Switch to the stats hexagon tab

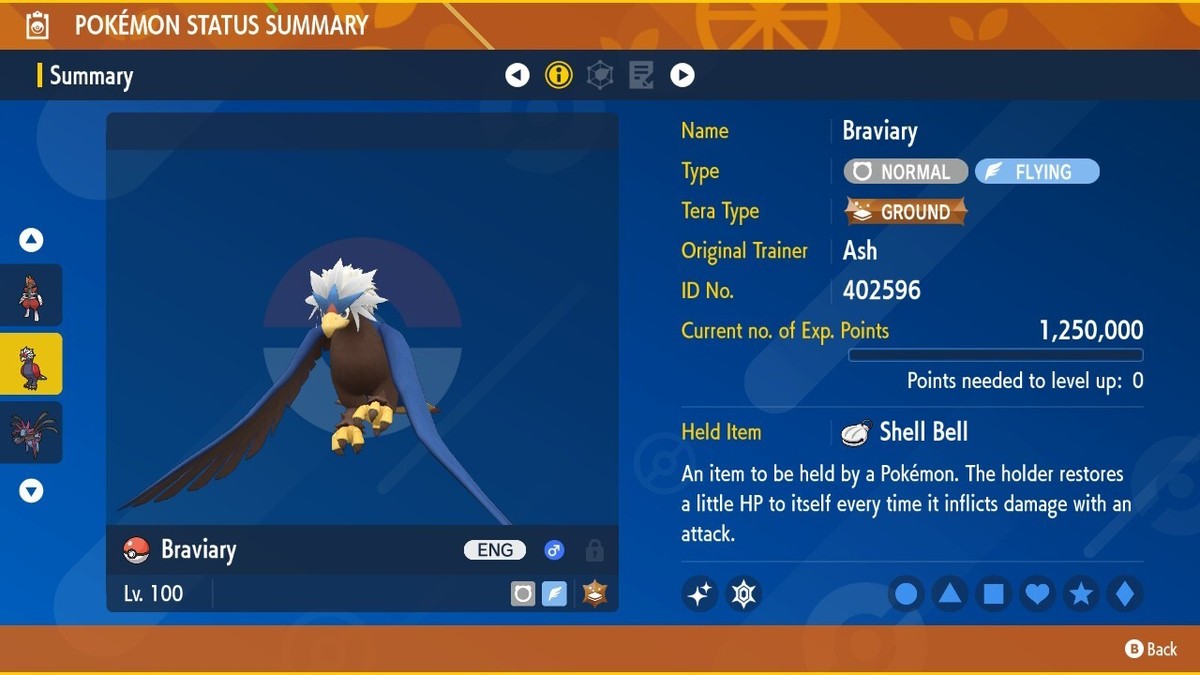click(x=600, y=75)
